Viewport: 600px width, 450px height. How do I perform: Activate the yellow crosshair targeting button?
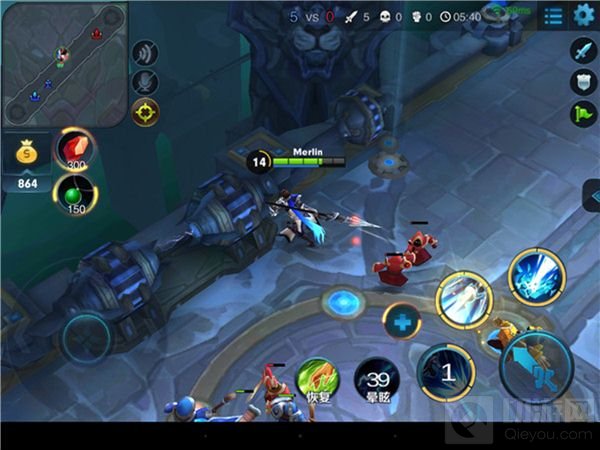coord(146,111)
